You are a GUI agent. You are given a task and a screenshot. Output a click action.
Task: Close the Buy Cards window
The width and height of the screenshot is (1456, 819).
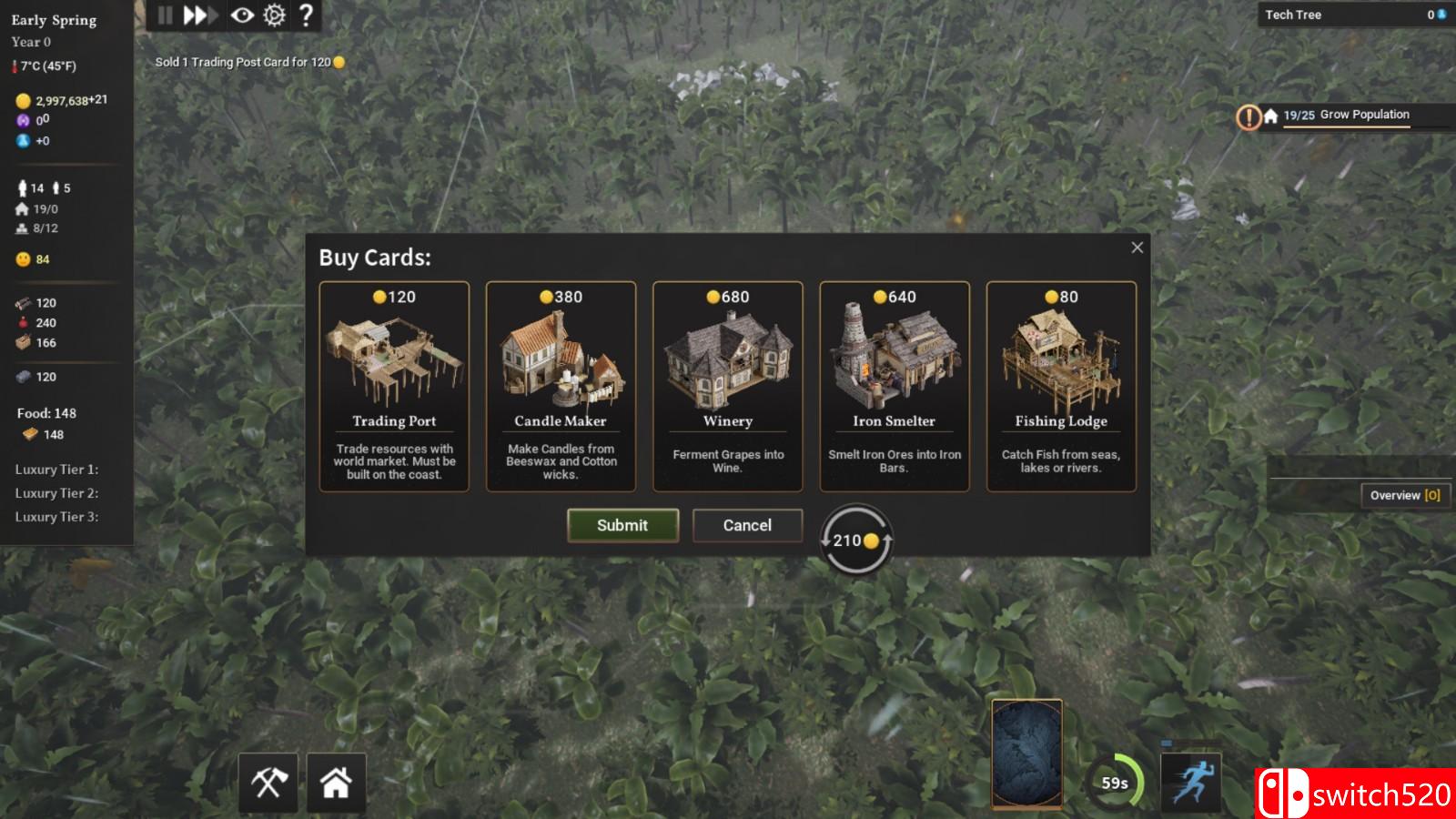[x=1137, y=248]
